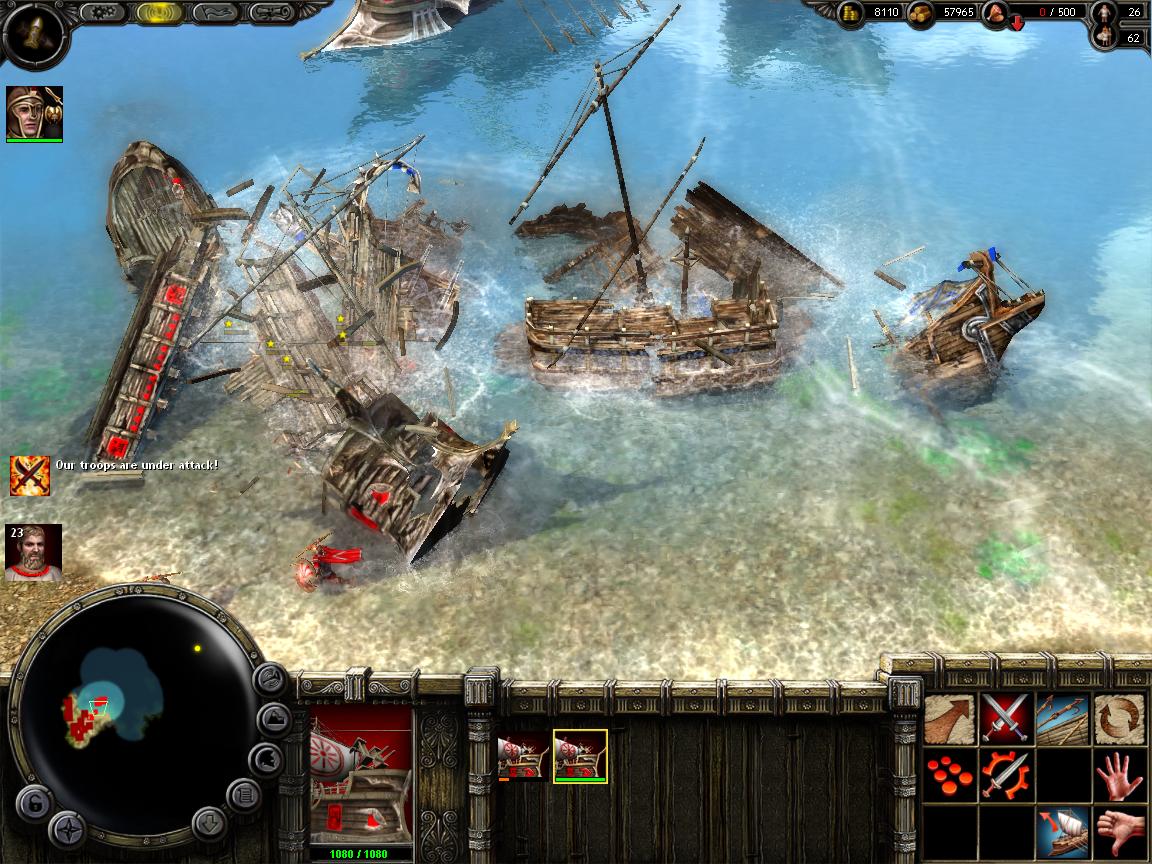1152x864 pixels.
Task: Open the round bell emblem menu button
Action: pos(33,33)
